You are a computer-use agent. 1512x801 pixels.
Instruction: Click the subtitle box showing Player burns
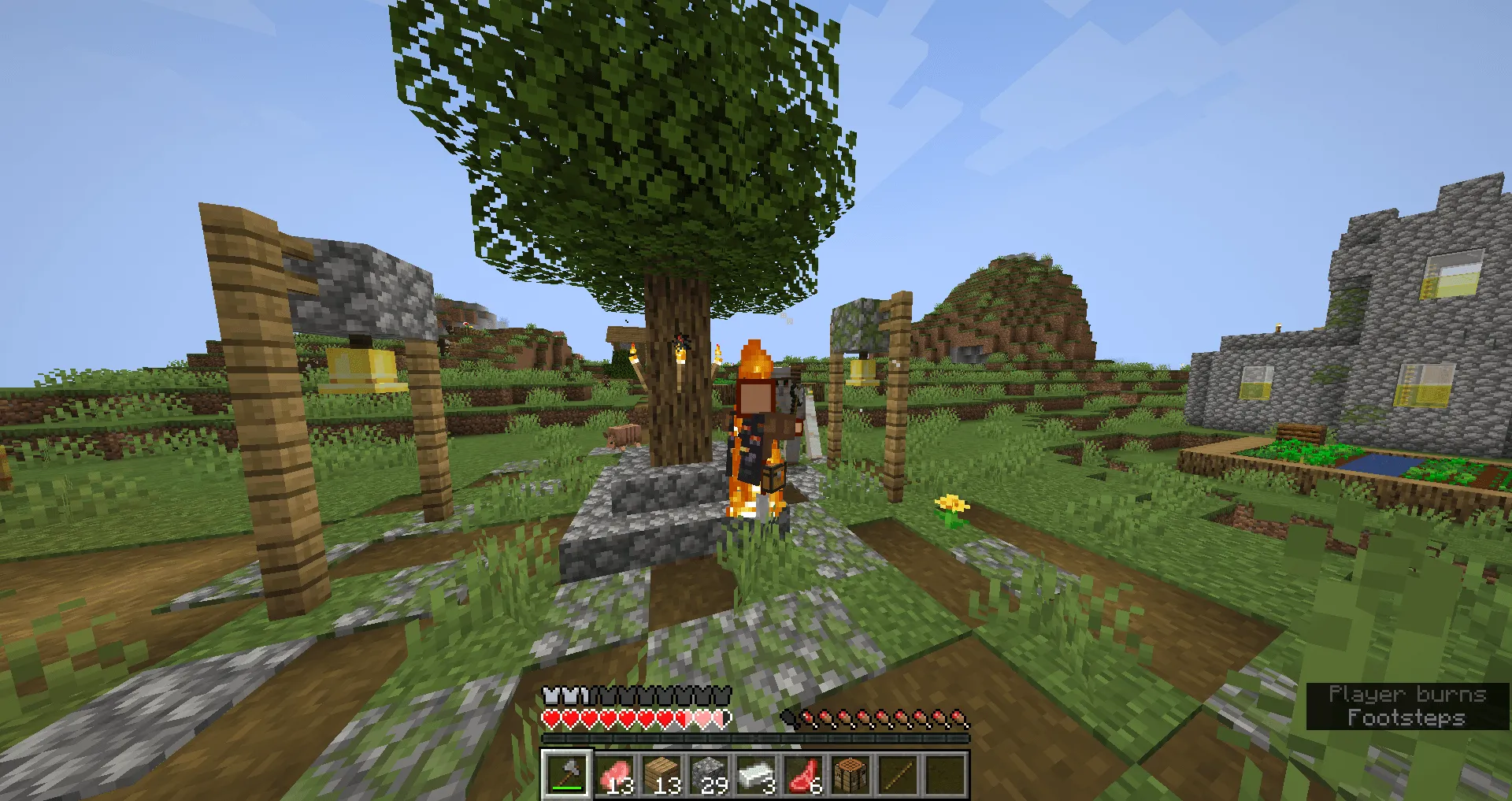coord(1406,695)
